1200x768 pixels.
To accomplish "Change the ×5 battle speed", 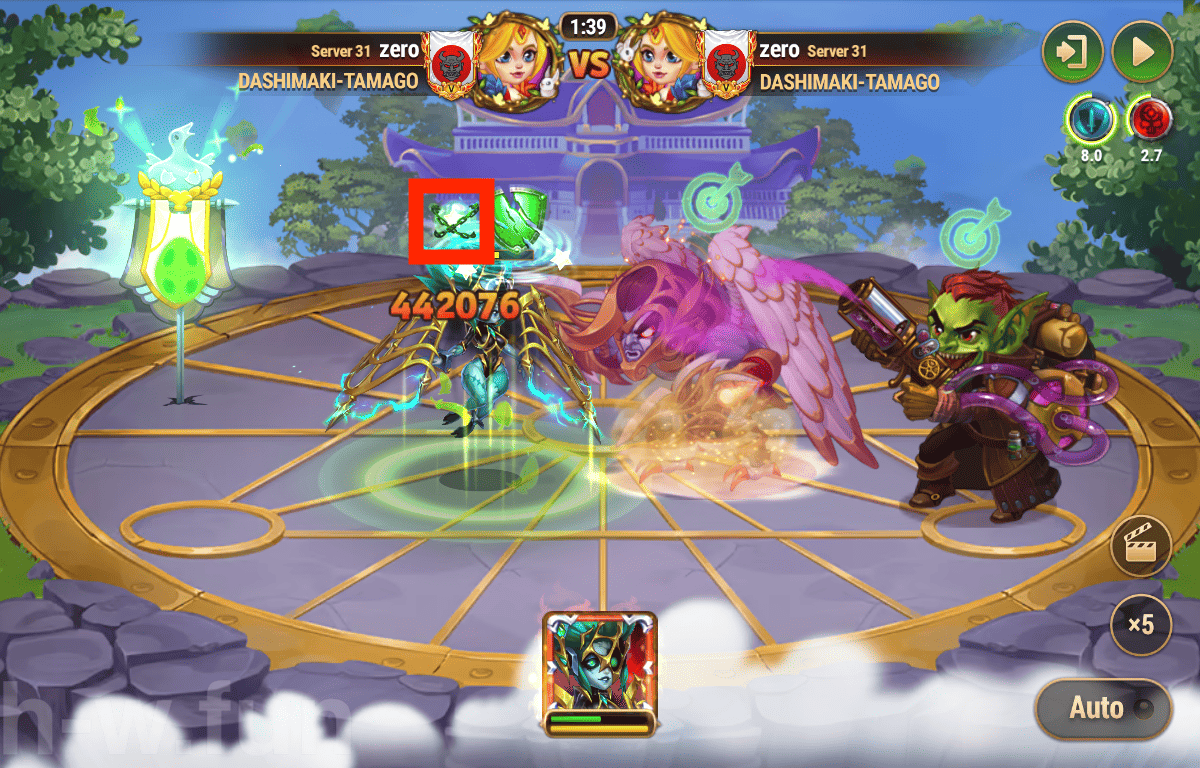I will click(1140, 625).
